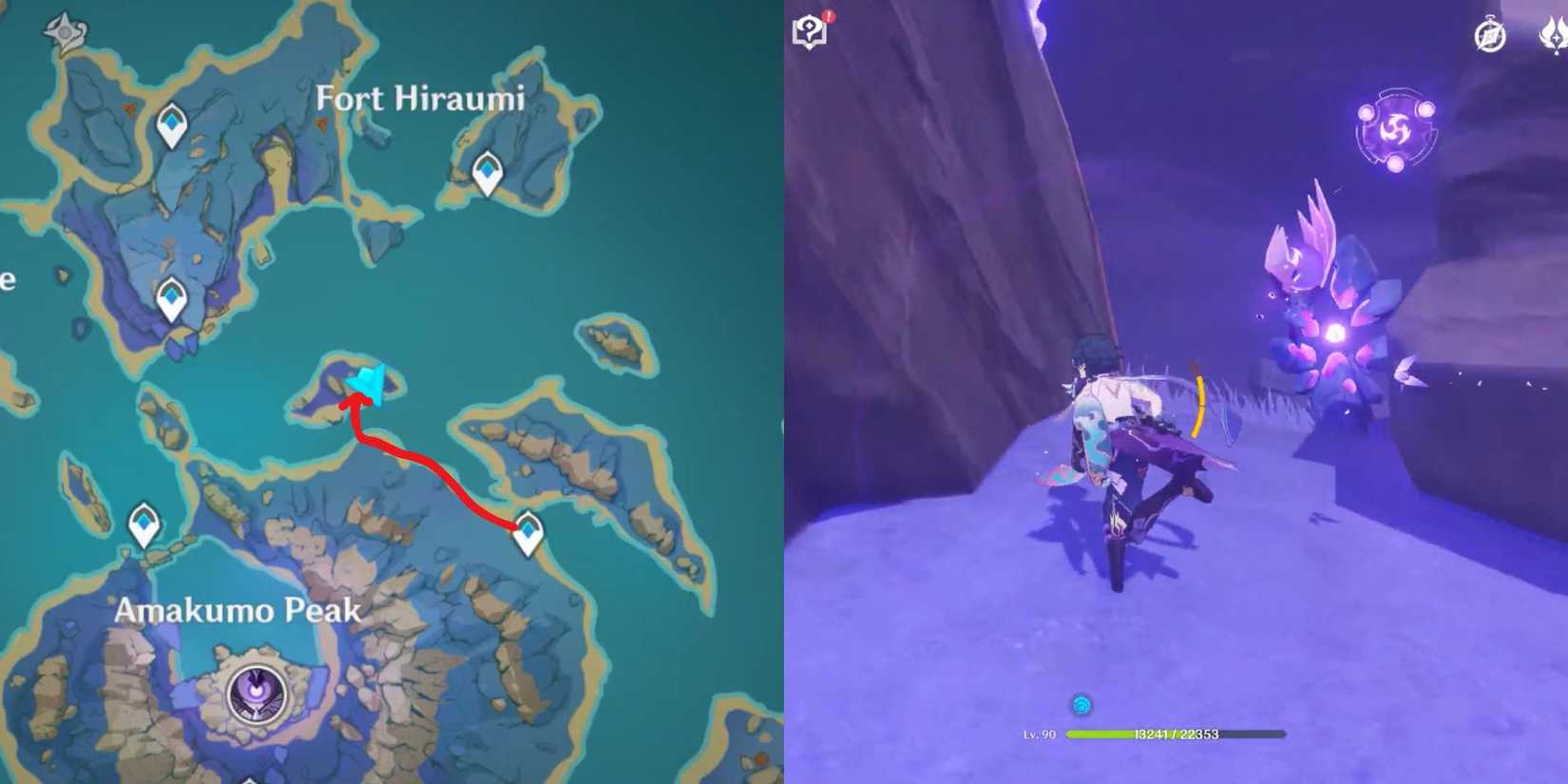Viewport: 1568px width, 784px height.
Task: Click the Fort Hiraumi area label
Action: (x=421, y=98)
